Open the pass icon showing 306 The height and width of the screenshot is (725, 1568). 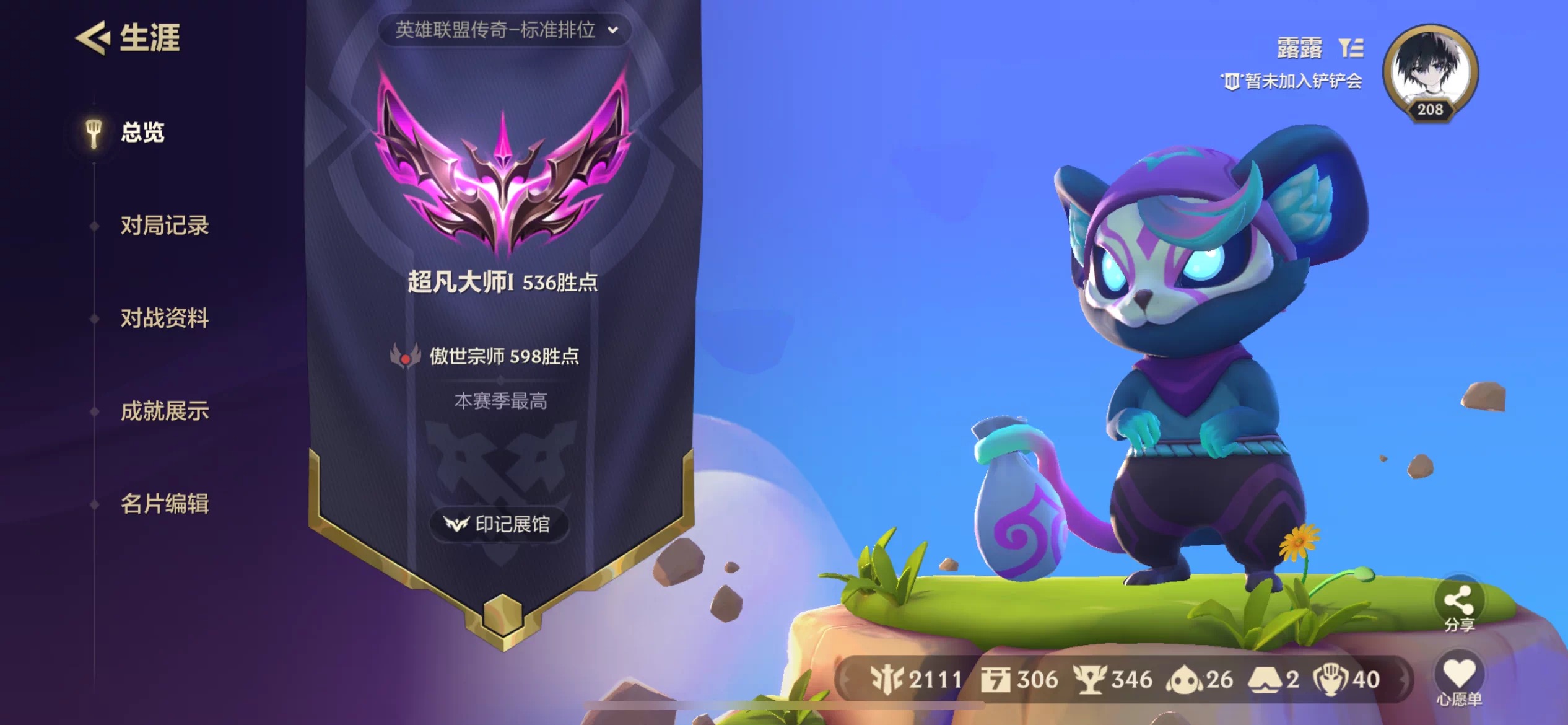point(996,680)
